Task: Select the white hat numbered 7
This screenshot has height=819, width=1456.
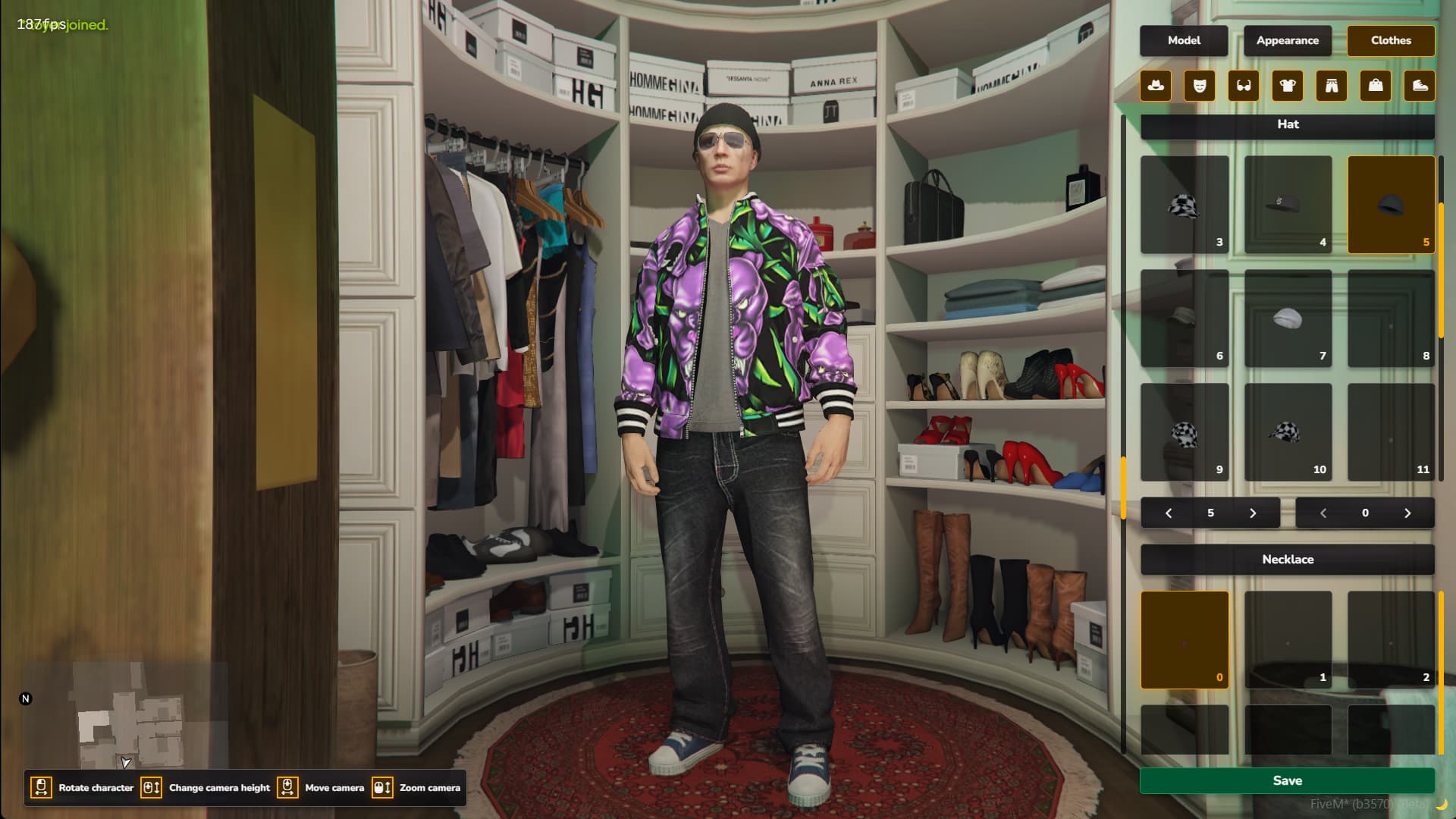Action: (x=1287, y=318)
